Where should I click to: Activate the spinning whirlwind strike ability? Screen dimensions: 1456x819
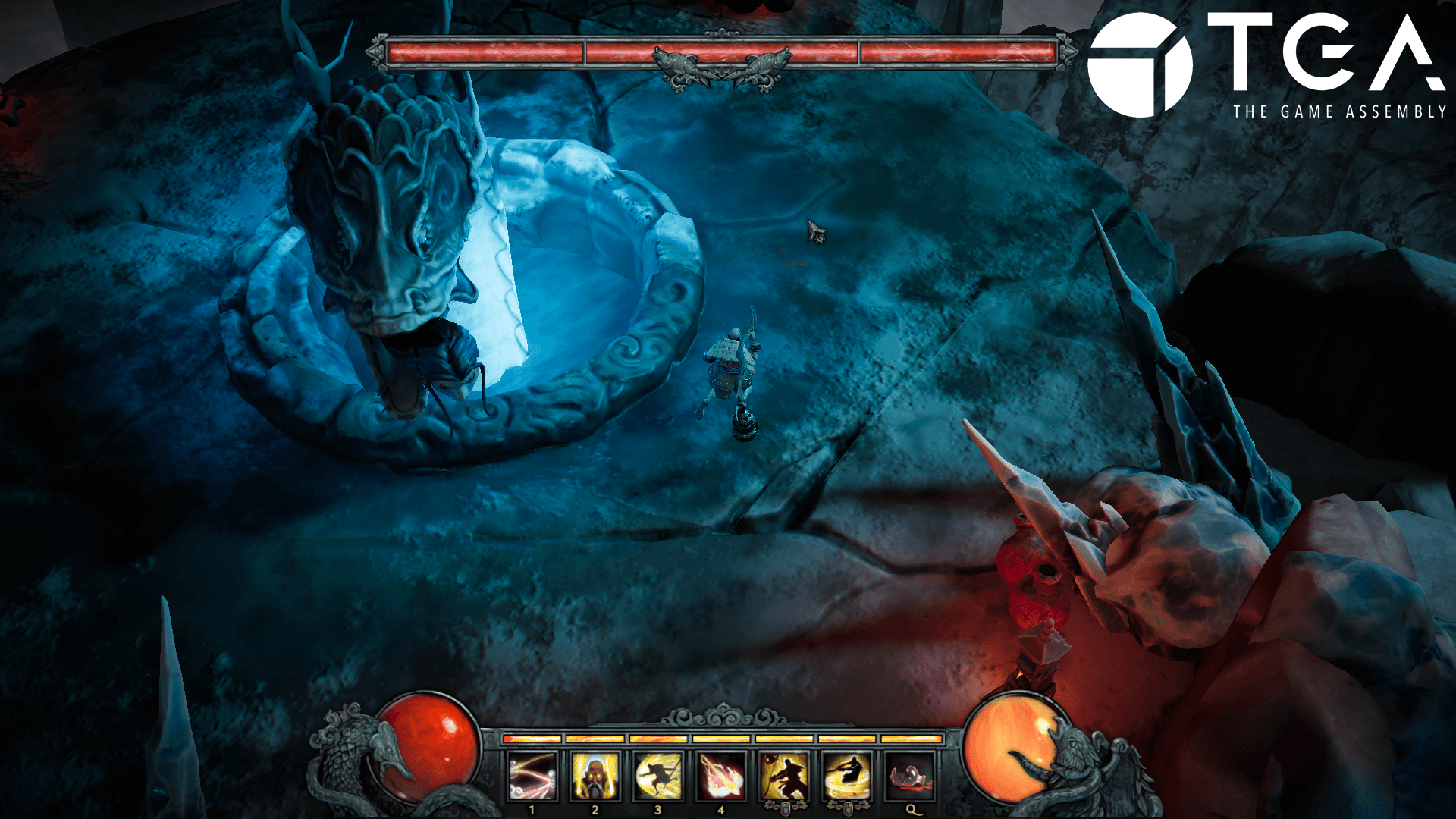(x=847, y=777)
